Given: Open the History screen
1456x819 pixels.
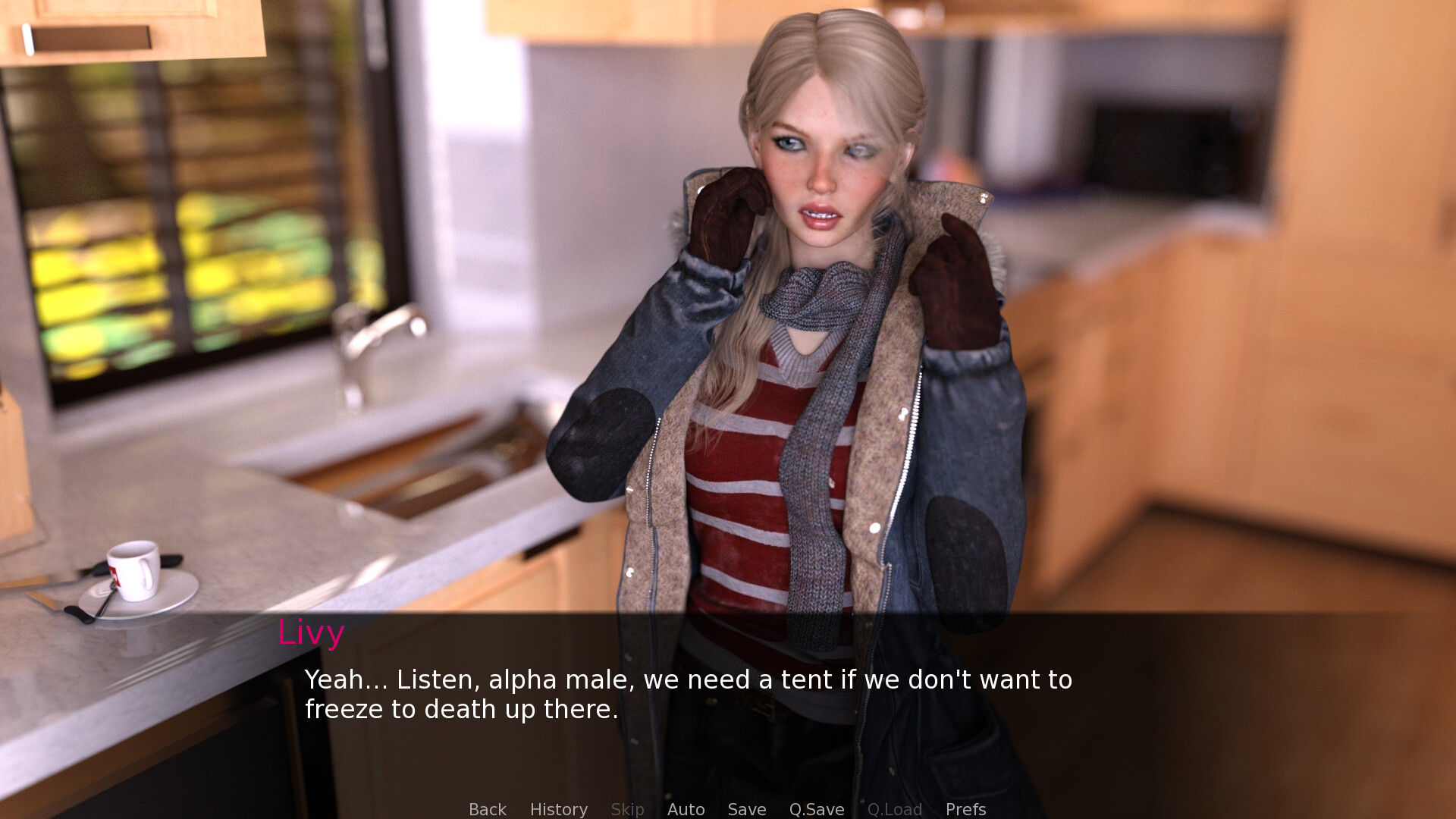Looking at the screenshot, I should click(558, 809).
